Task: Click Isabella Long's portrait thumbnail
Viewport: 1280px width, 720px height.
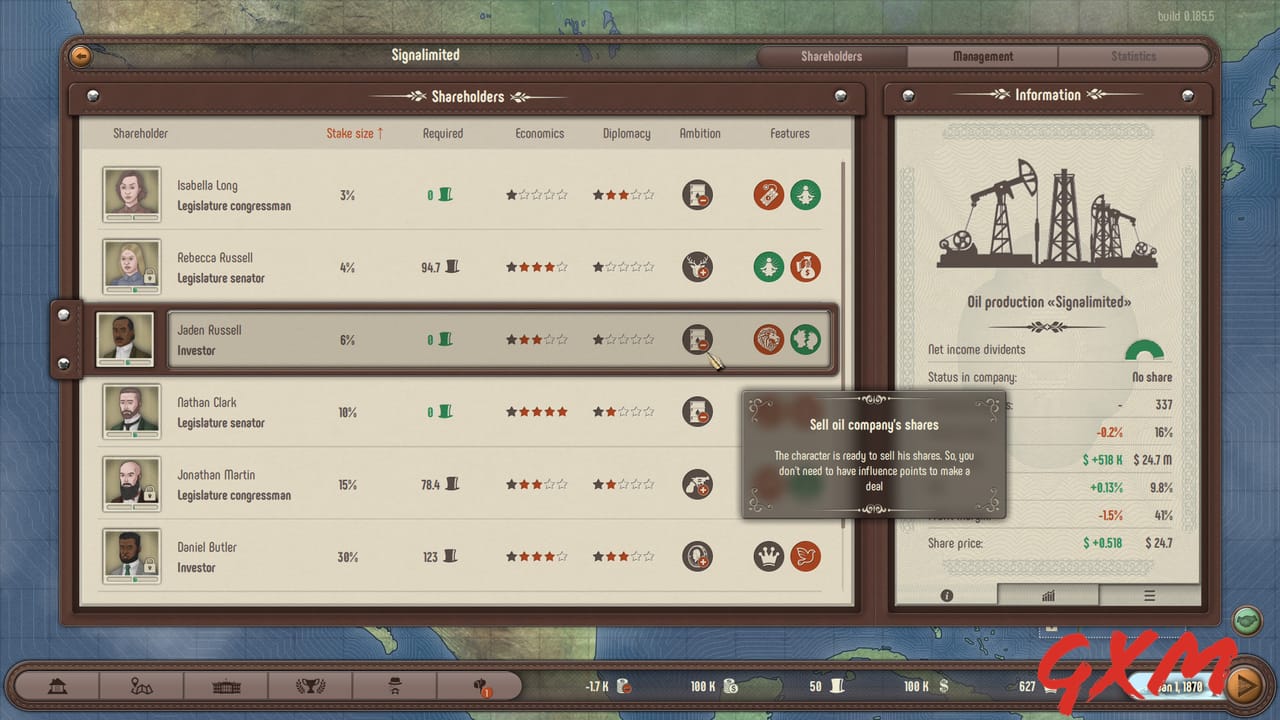Action: tap(131, 194)
